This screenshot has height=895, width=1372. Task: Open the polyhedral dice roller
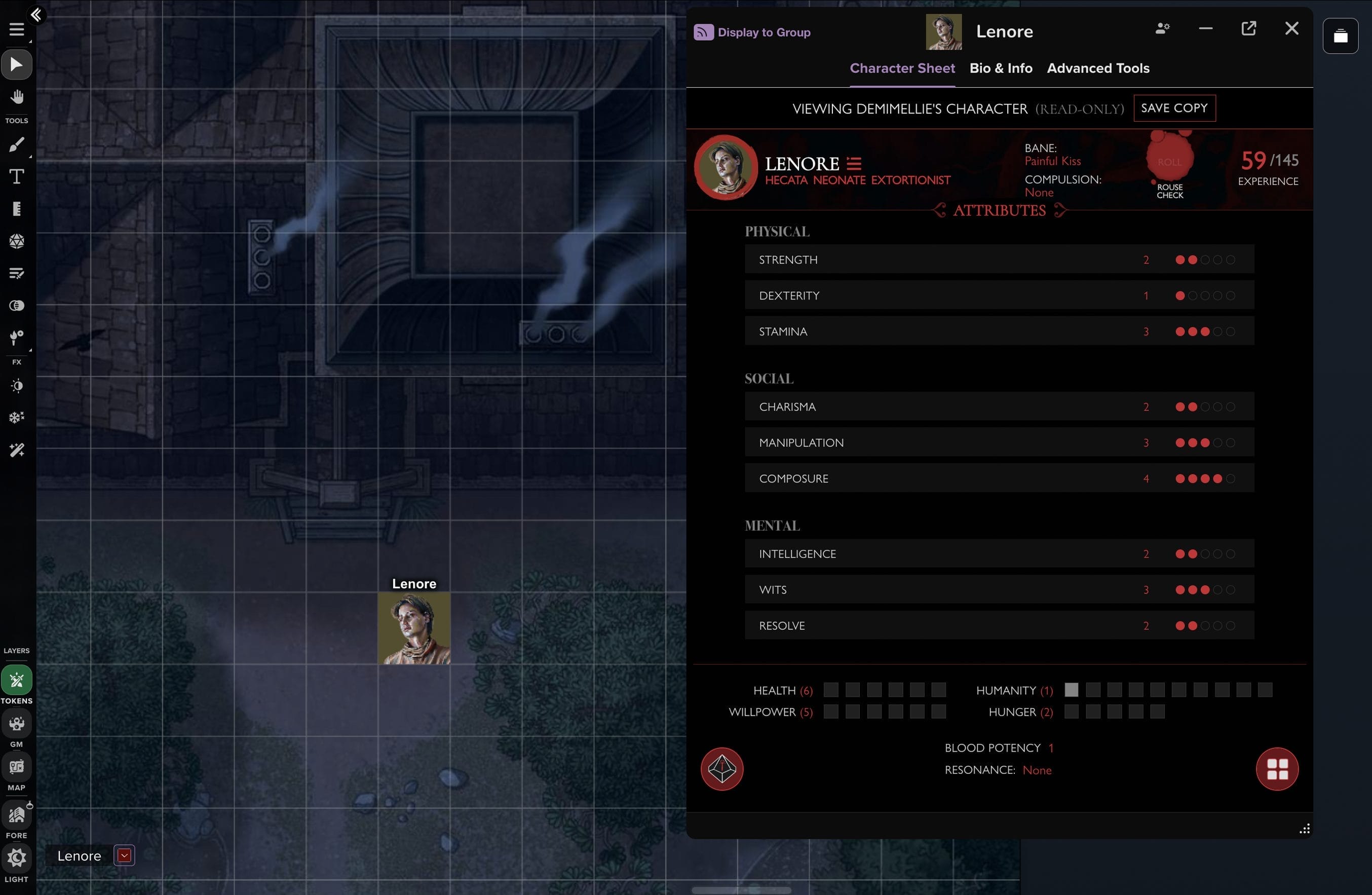[17, 242]
